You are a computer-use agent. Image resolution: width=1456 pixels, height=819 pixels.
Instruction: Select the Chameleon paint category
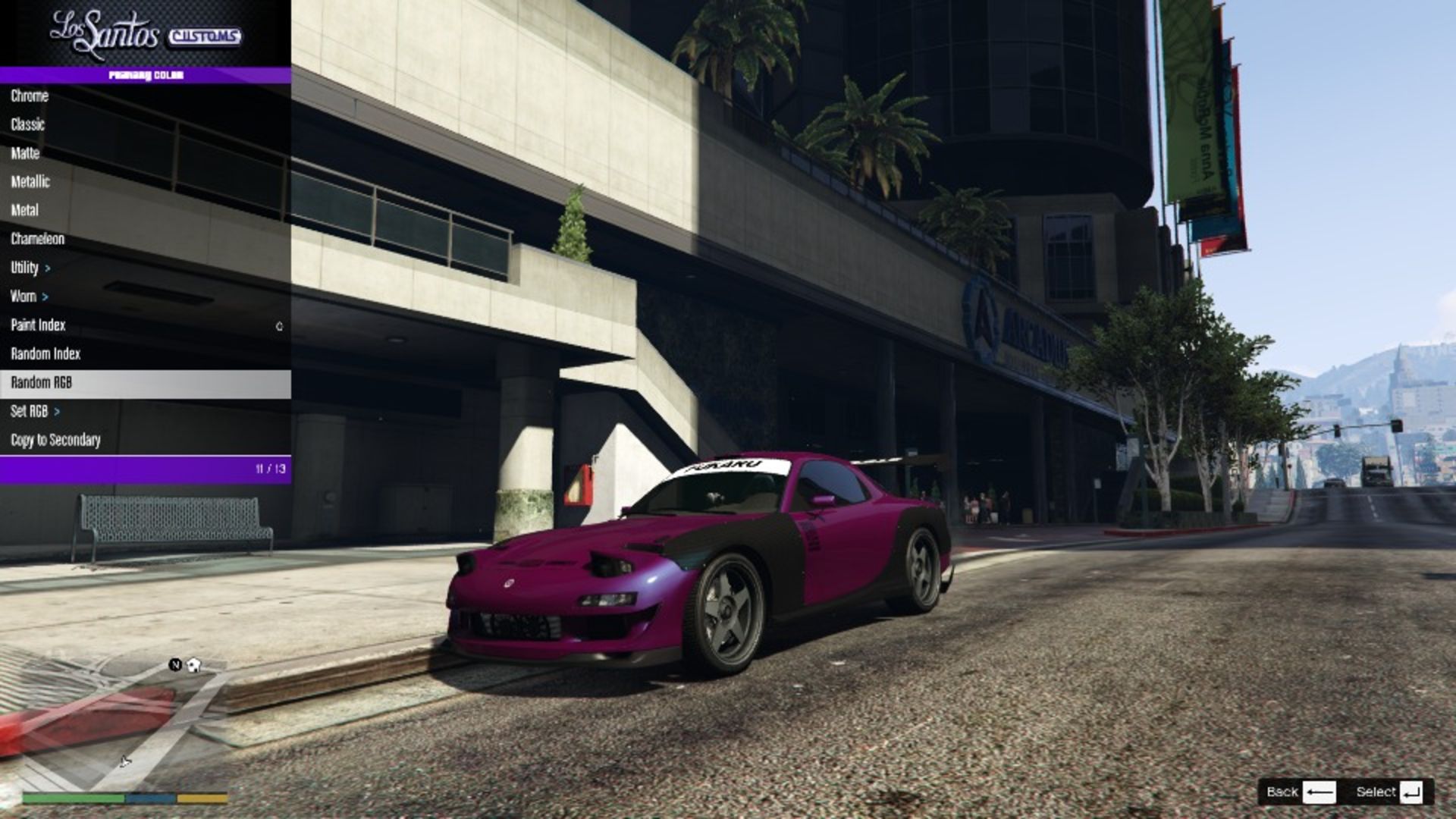coord(37,239)
